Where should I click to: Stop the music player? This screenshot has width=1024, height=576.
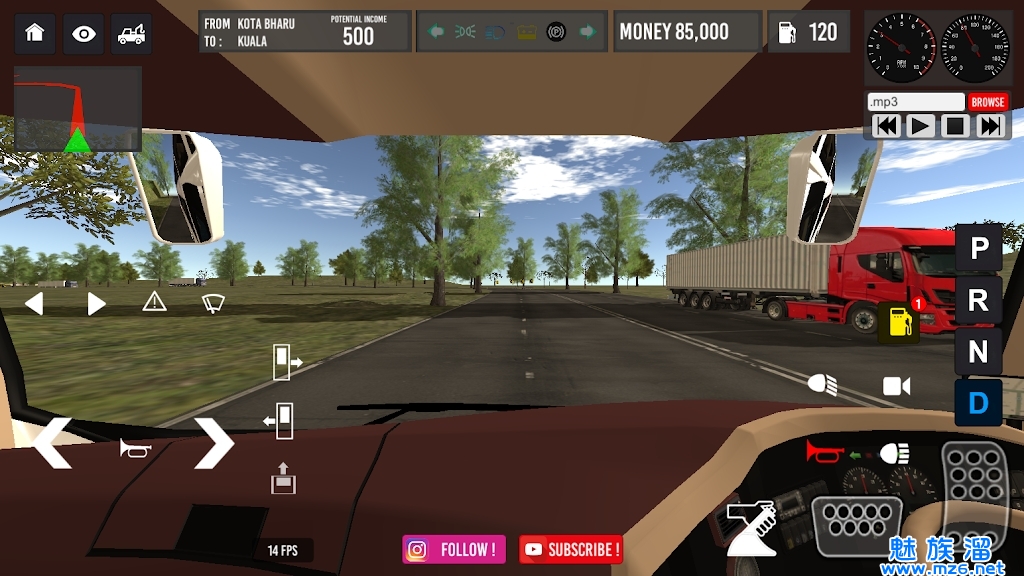(x=955, y=126)
